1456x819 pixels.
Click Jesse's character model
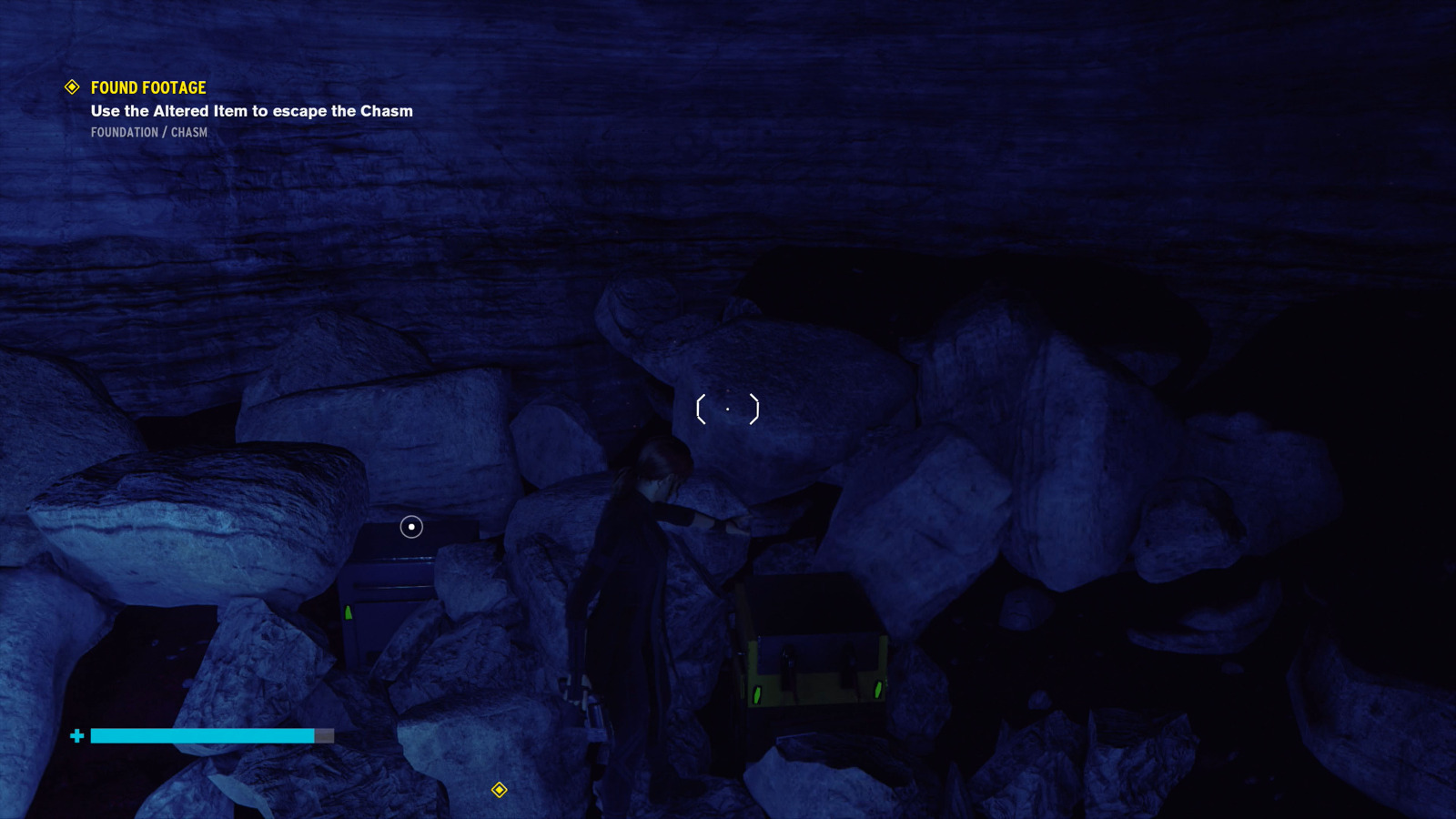[x=628, y=564]
